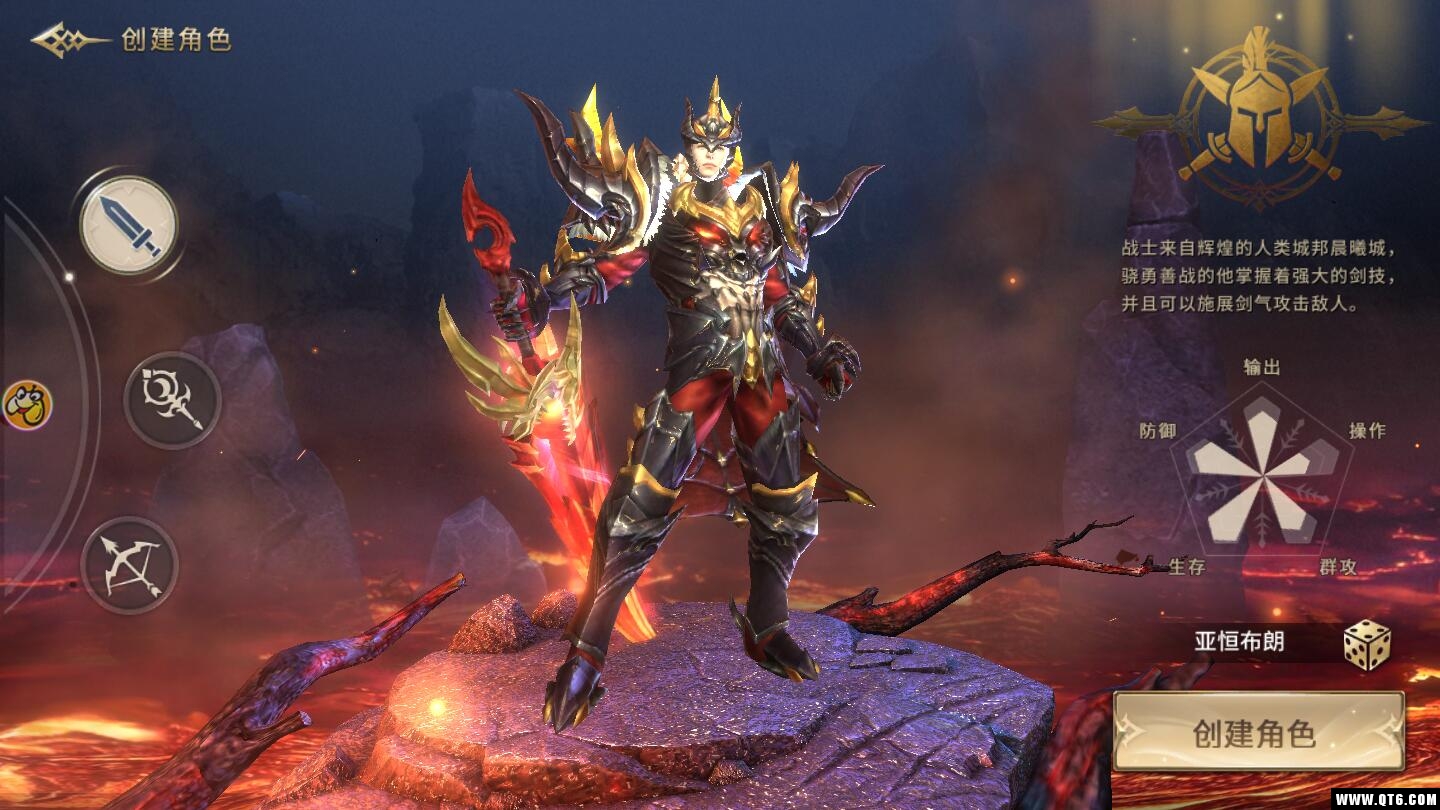Go back using the top-left arrow
Viewport: 1440px width, 810px height.
coord(68,40)
